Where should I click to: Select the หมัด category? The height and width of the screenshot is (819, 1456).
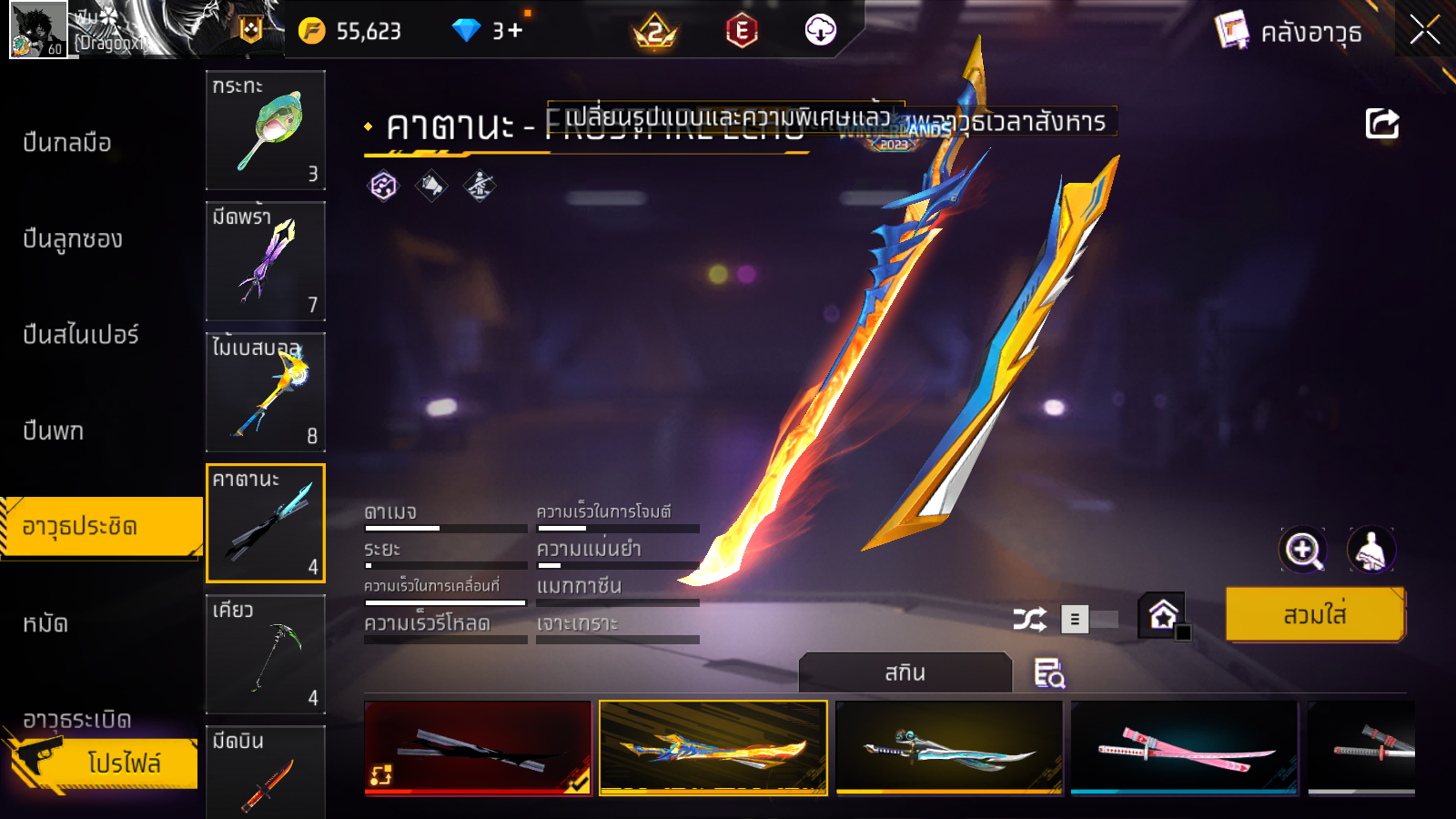coord(45,623)
